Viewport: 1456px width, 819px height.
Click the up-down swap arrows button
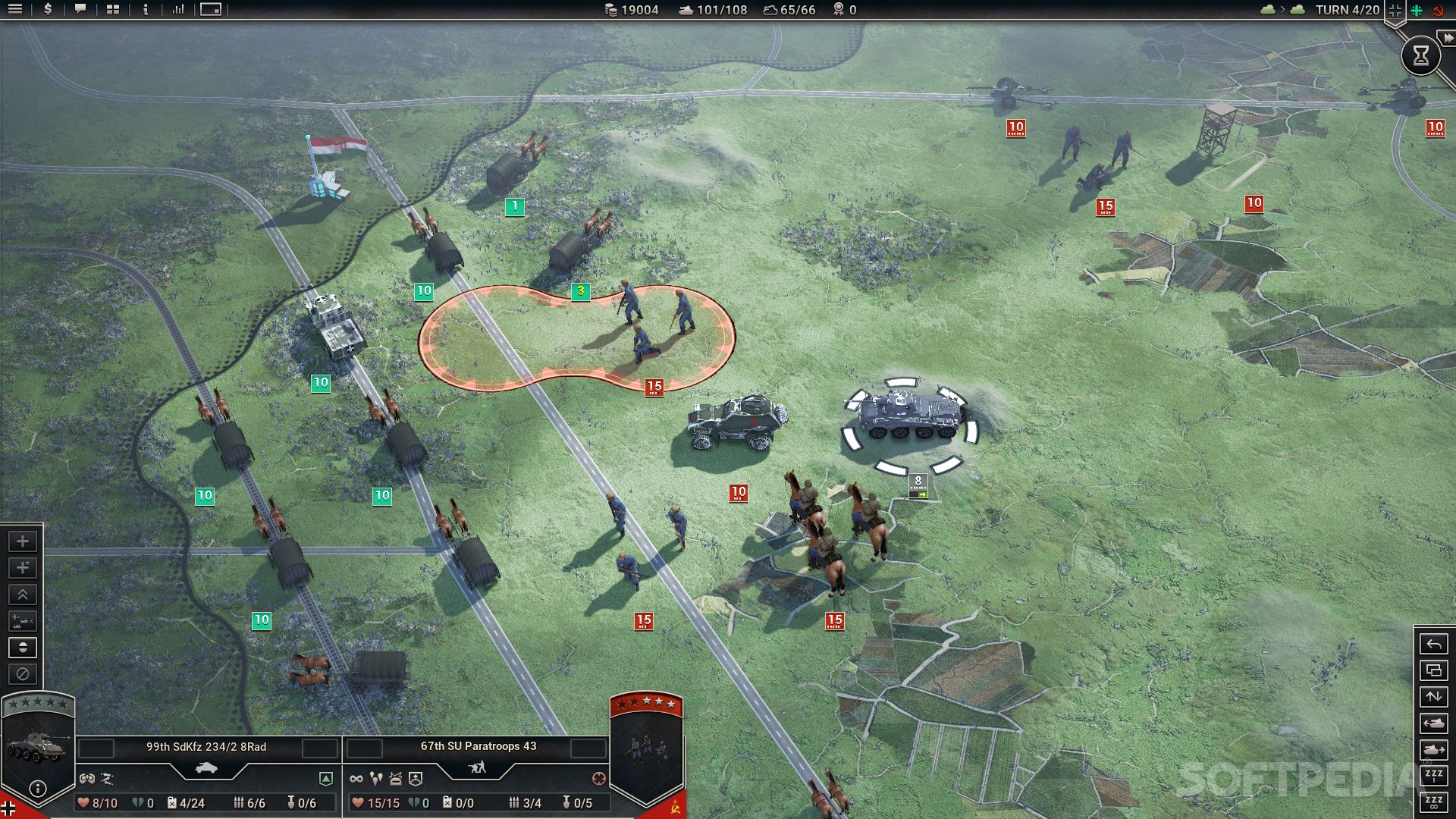pos(1433,697)
